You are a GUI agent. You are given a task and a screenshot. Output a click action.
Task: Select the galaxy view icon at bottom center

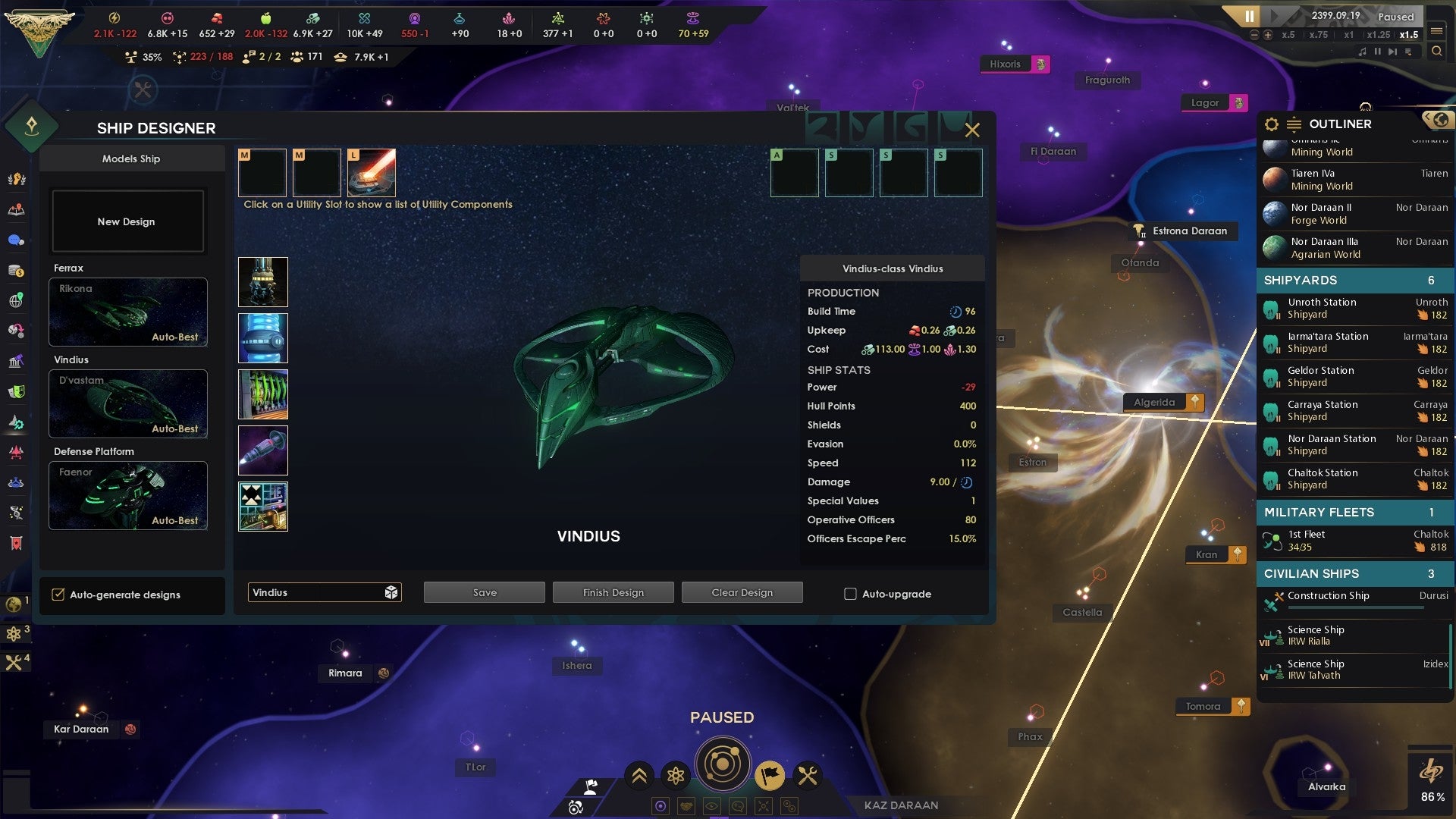click(723, 763)
